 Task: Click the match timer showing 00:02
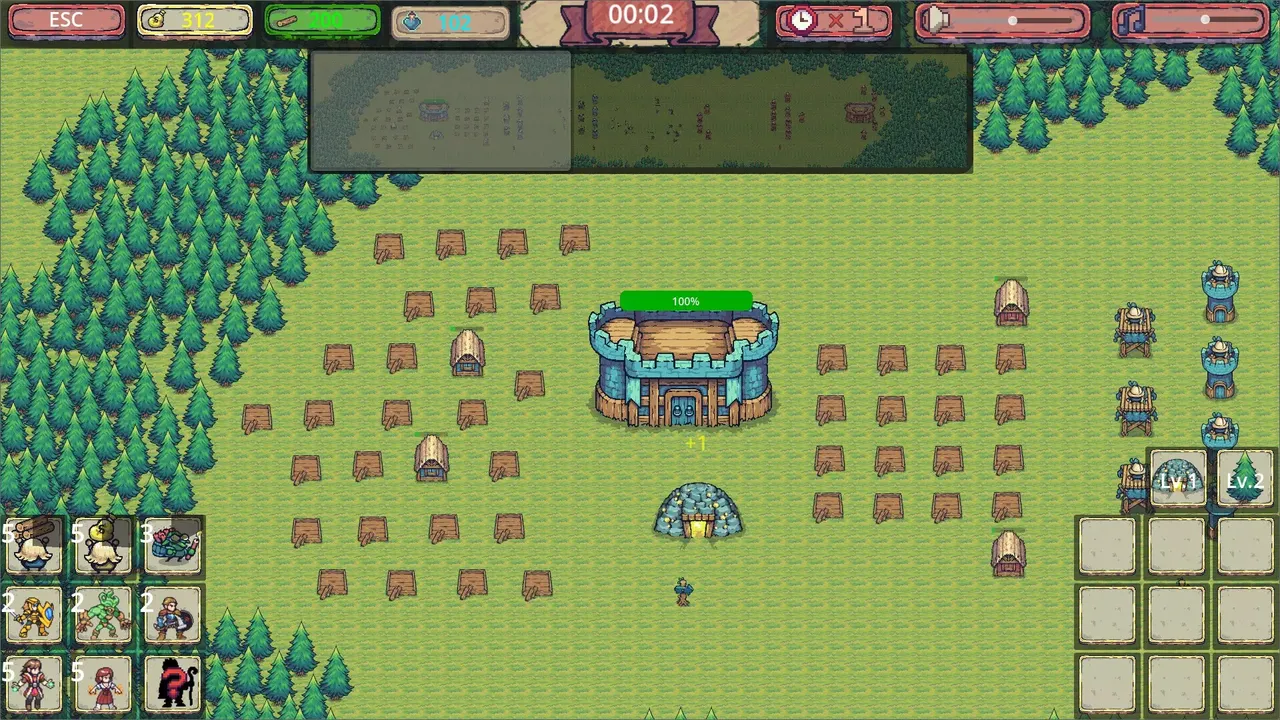click(643, 15)
